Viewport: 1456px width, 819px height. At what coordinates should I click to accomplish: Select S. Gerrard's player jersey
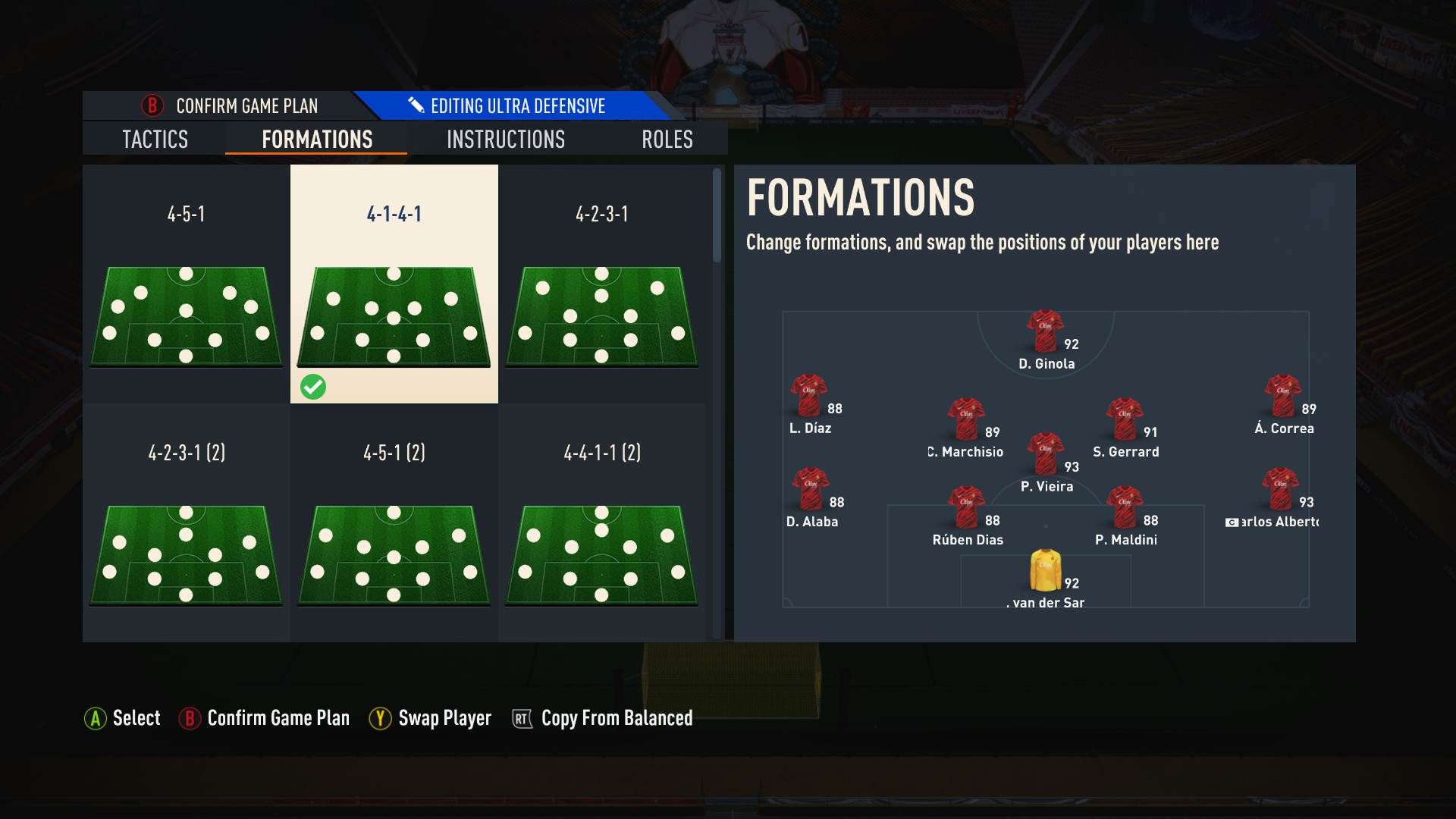pyautogui.click(x=1127, y=417)
